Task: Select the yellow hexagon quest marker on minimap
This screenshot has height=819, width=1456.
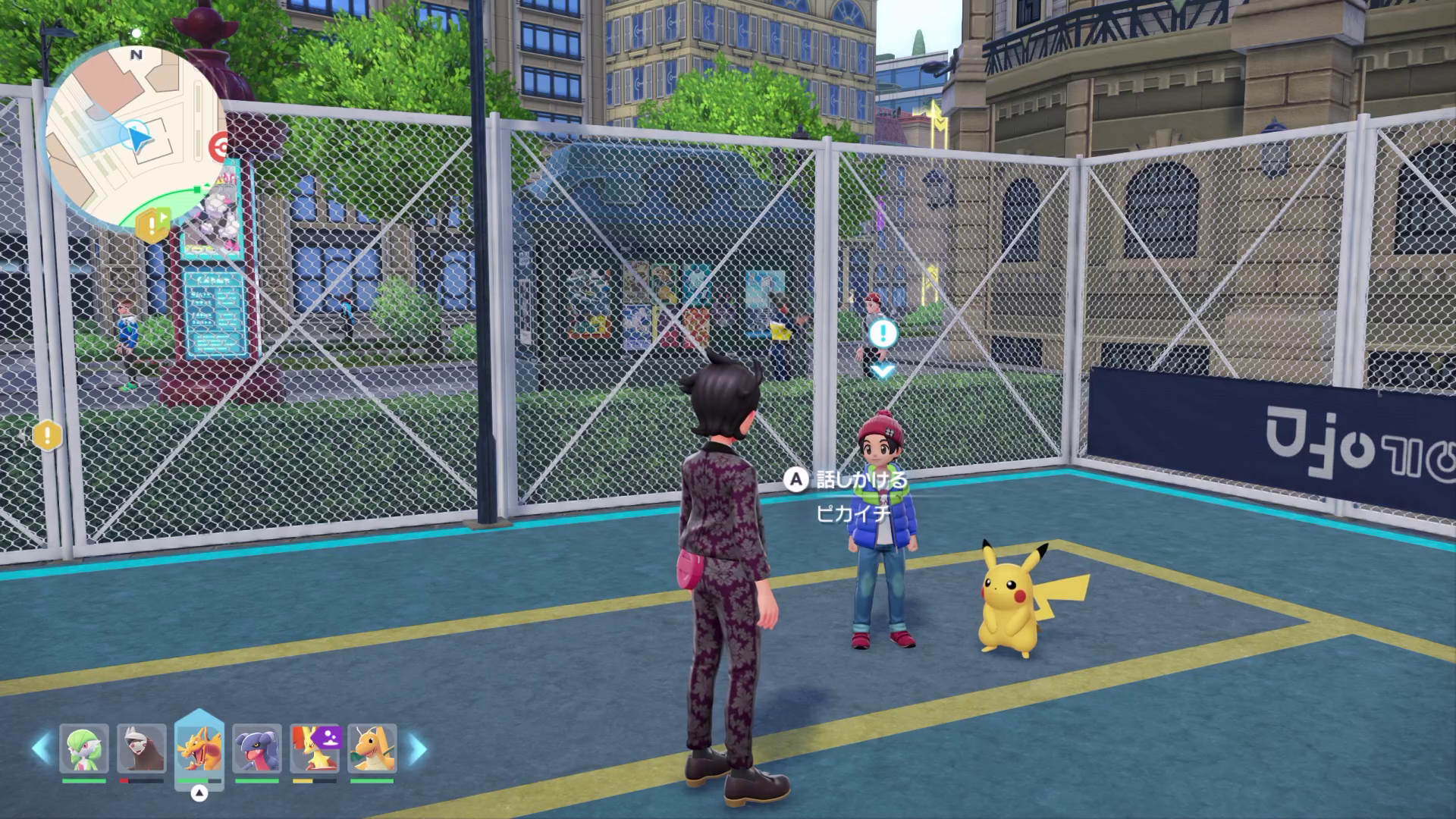Action: (152, 225)
